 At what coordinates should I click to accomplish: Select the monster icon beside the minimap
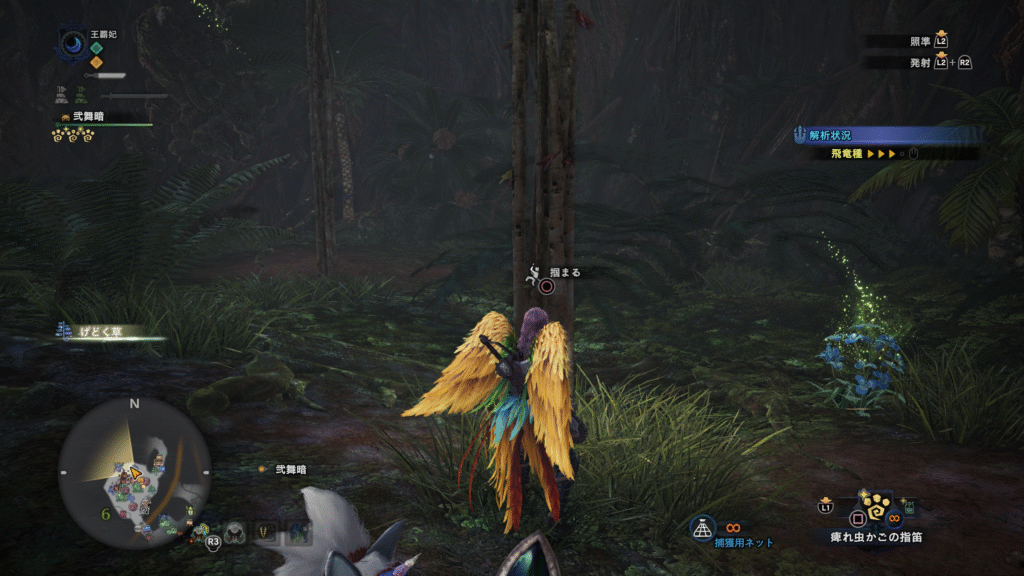click(236, 533)
